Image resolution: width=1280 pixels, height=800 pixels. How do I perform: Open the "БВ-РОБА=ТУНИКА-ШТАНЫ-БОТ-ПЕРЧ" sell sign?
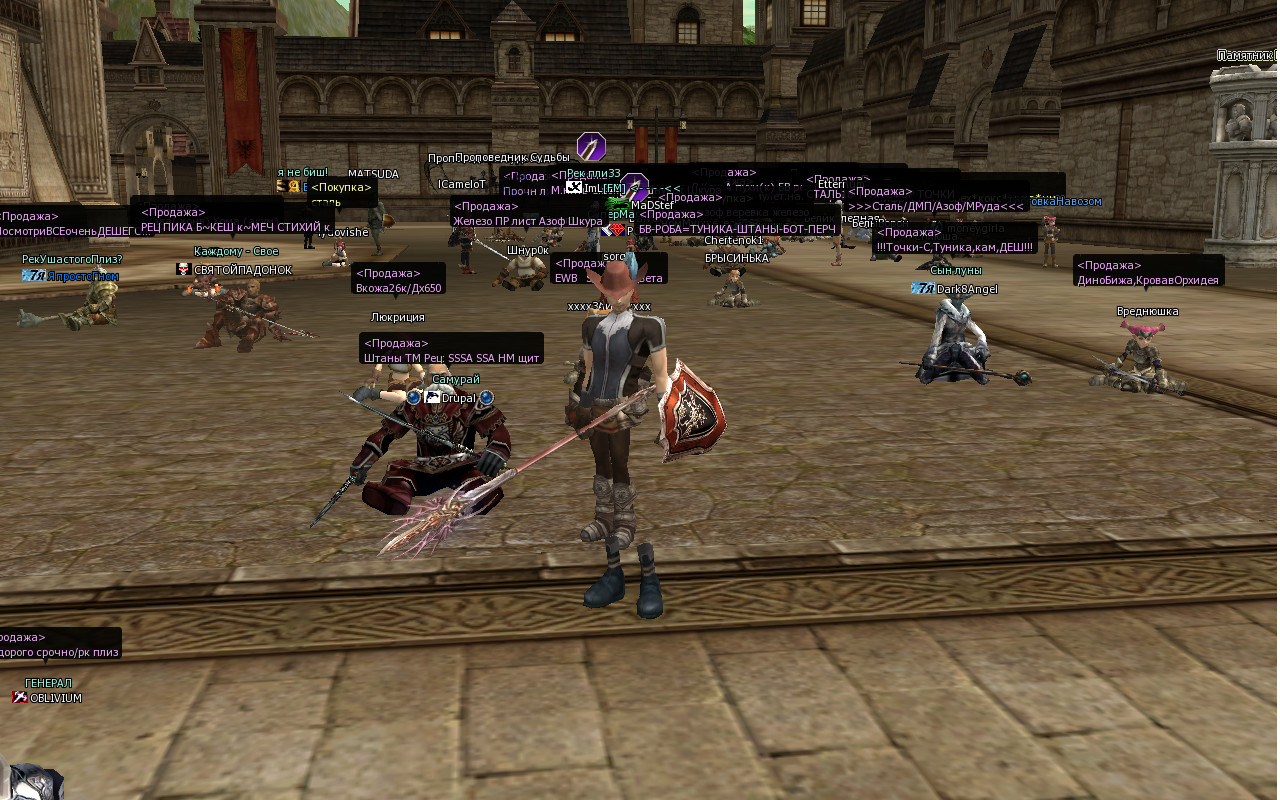[x=737, y=221]
